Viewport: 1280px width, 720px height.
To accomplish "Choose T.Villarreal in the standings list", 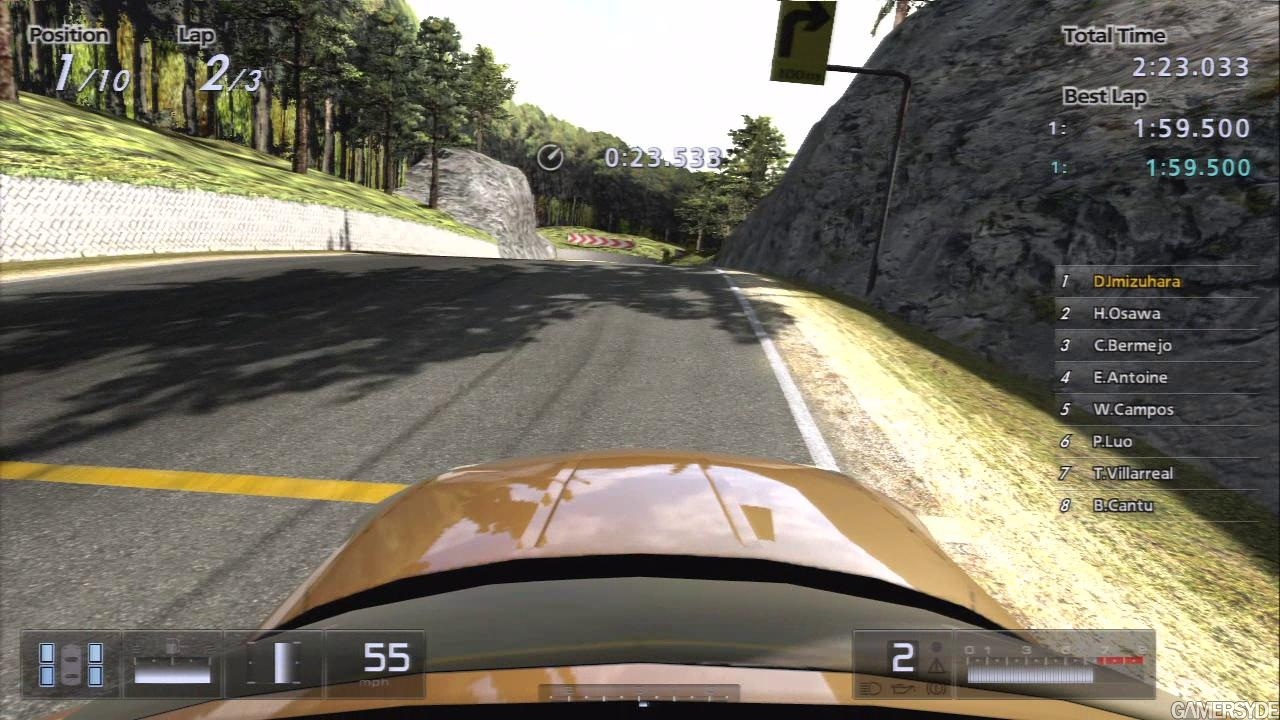I will (1133, 473).
